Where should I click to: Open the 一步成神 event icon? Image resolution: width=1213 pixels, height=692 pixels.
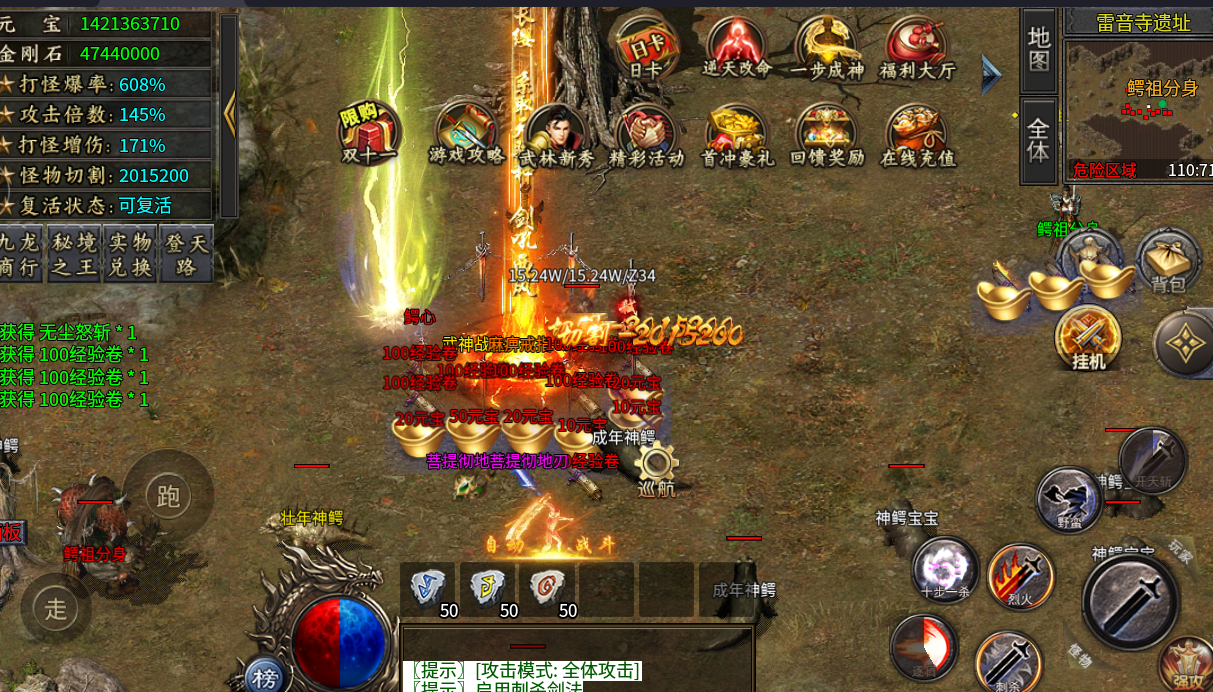point(827,48)
